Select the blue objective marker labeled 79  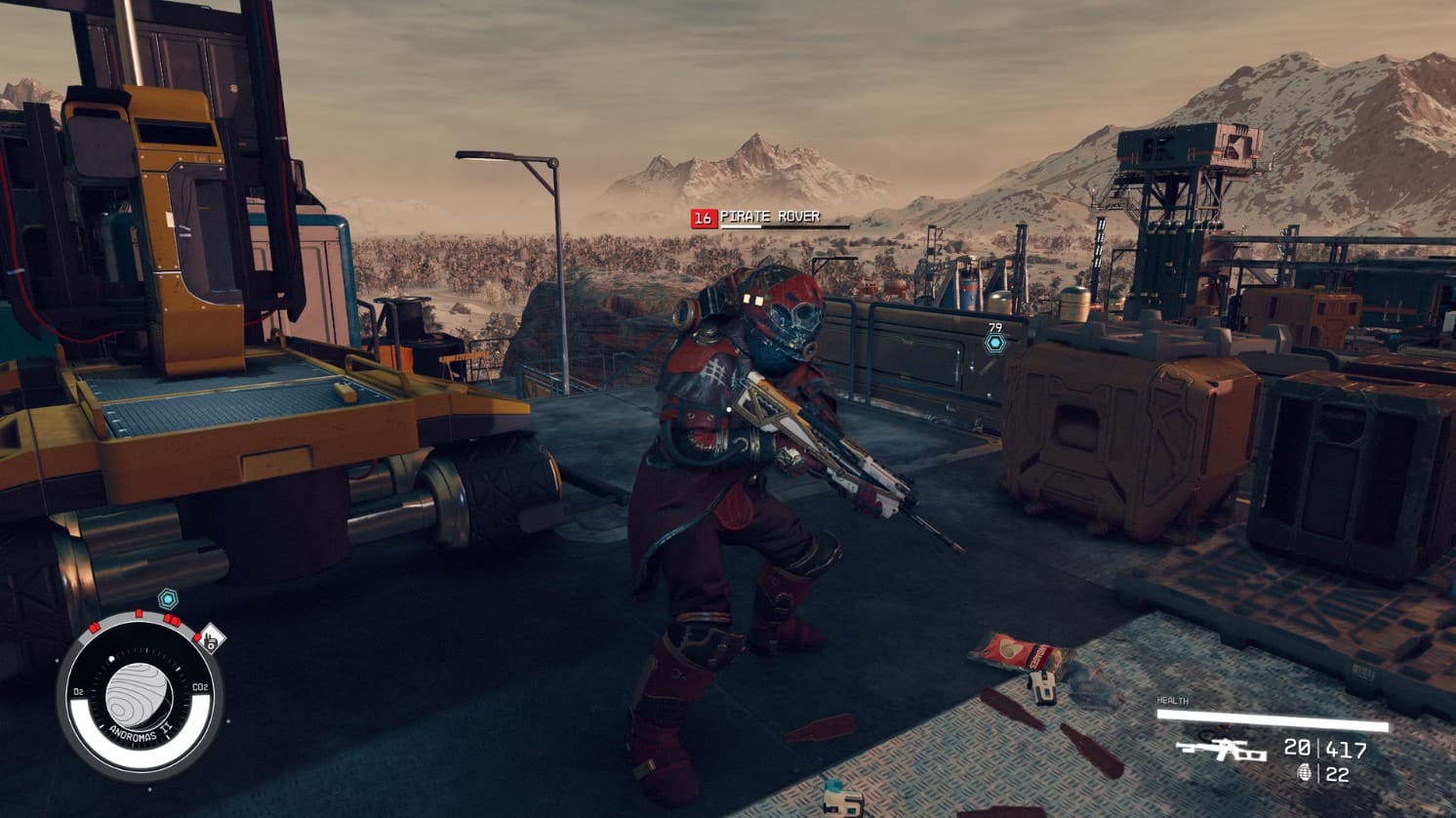coord(994,343)
